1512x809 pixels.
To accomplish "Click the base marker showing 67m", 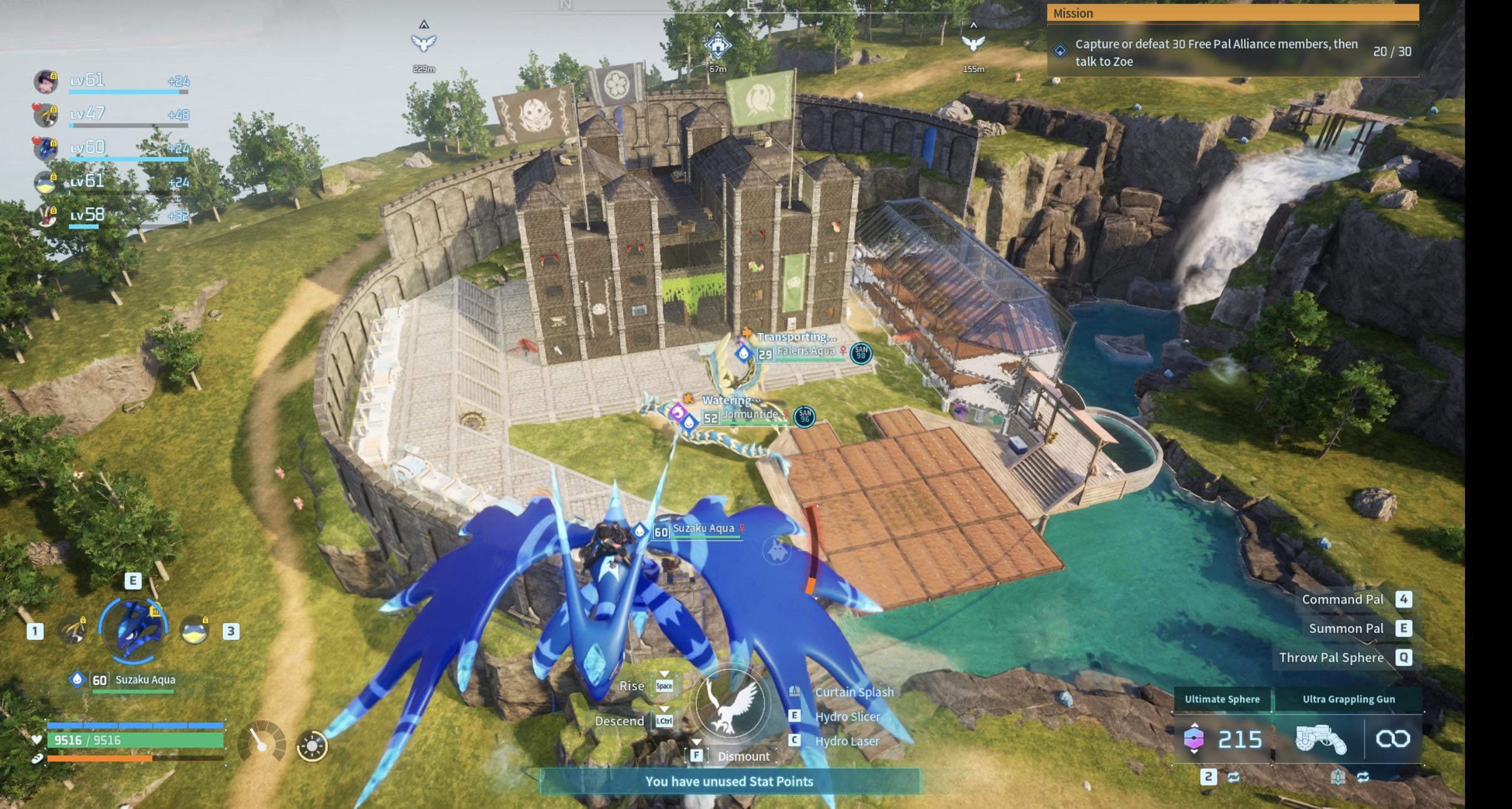I will 718,45.
